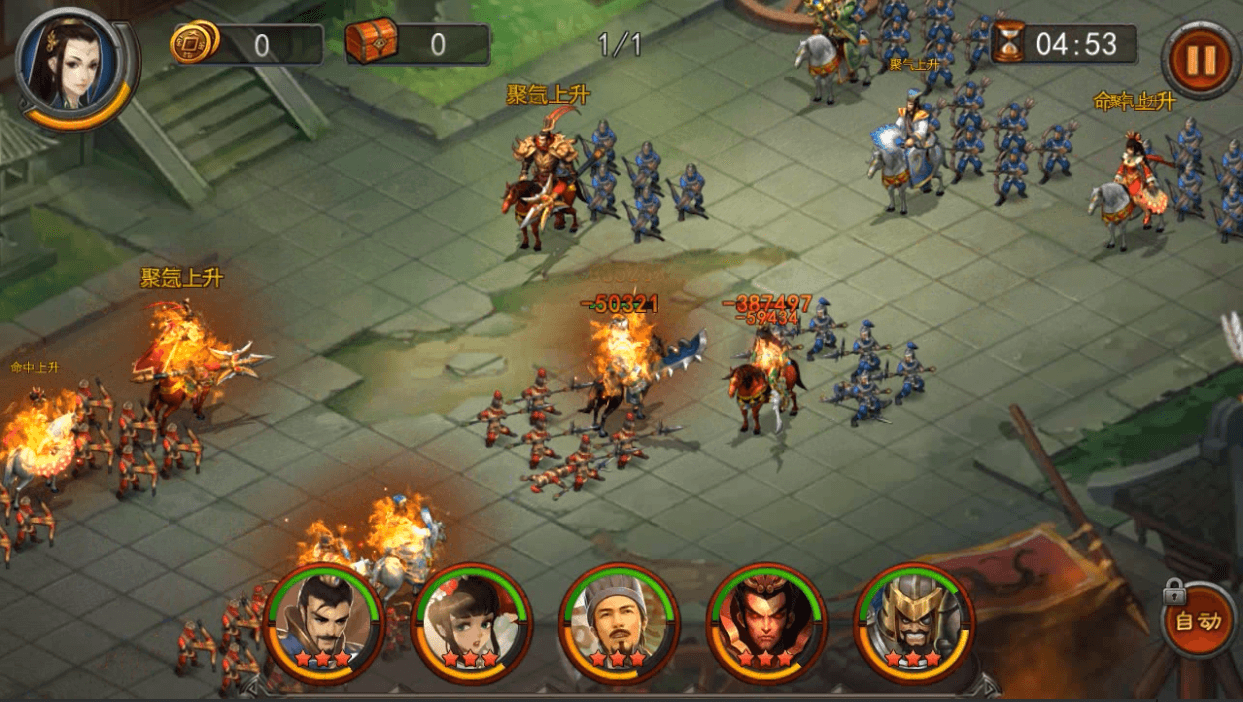This screenshot has height=702, width=1243.
Task: Toggle the locked 自动 auto-battle button
Action: 1198,621
